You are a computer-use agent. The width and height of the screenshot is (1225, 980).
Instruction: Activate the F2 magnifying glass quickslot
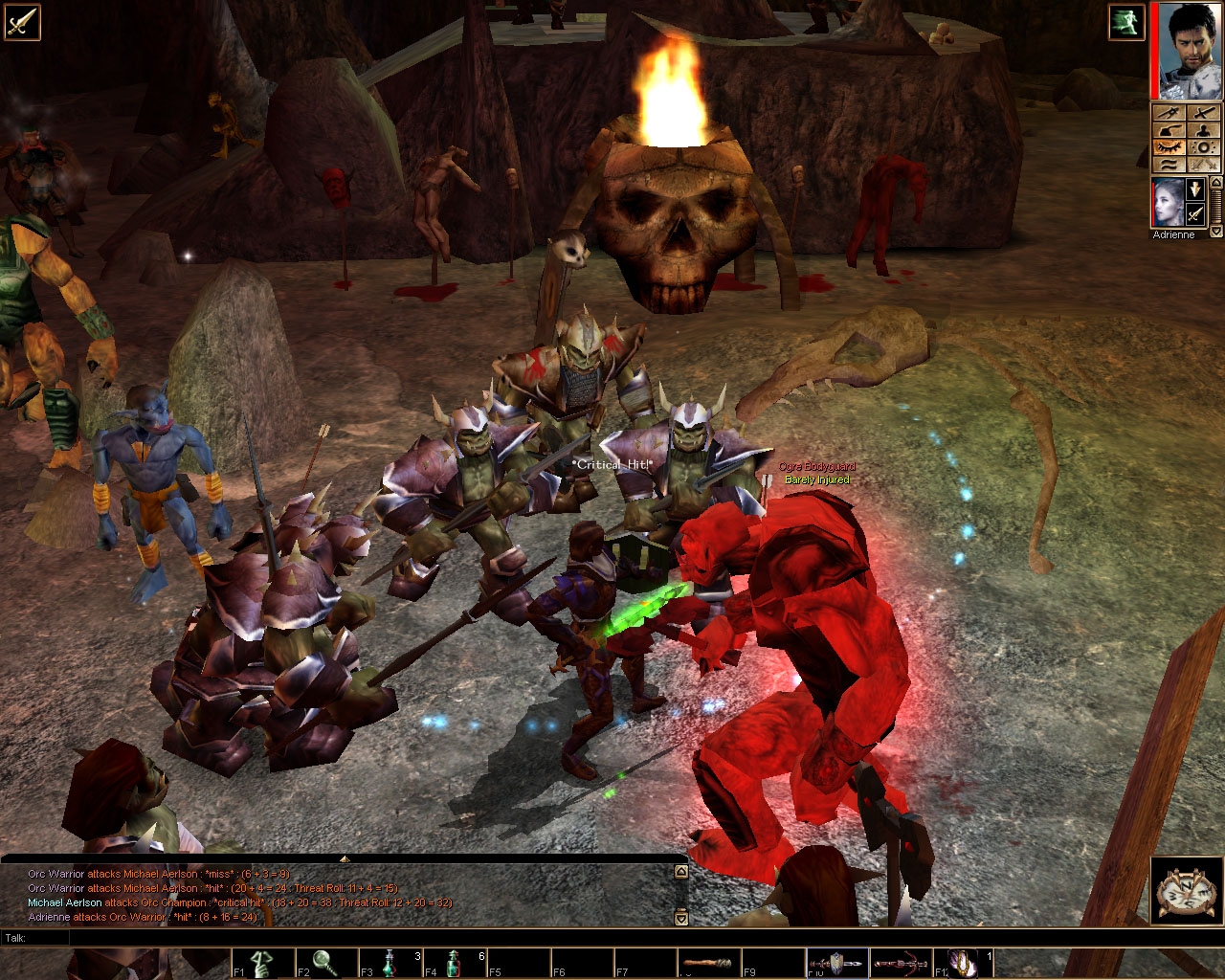coord(325,963)
